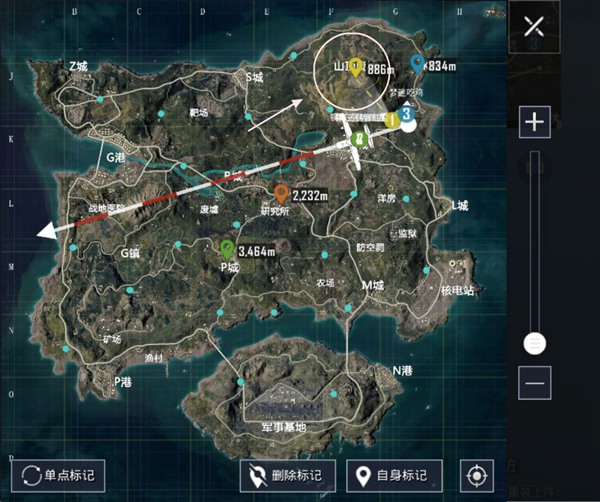Zoom out with the minus button

tap(535, 381)
